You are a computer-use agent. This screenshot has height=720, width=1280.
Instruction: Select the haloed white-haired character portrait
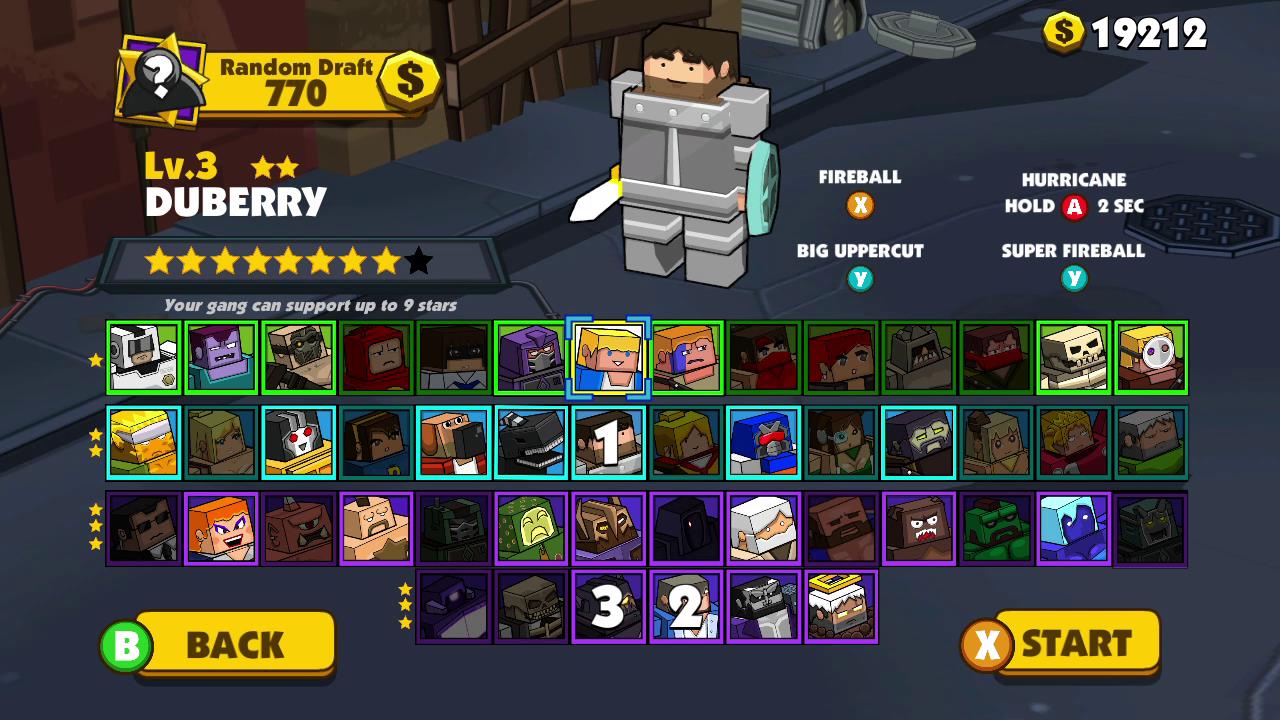[x=840, y=606]
